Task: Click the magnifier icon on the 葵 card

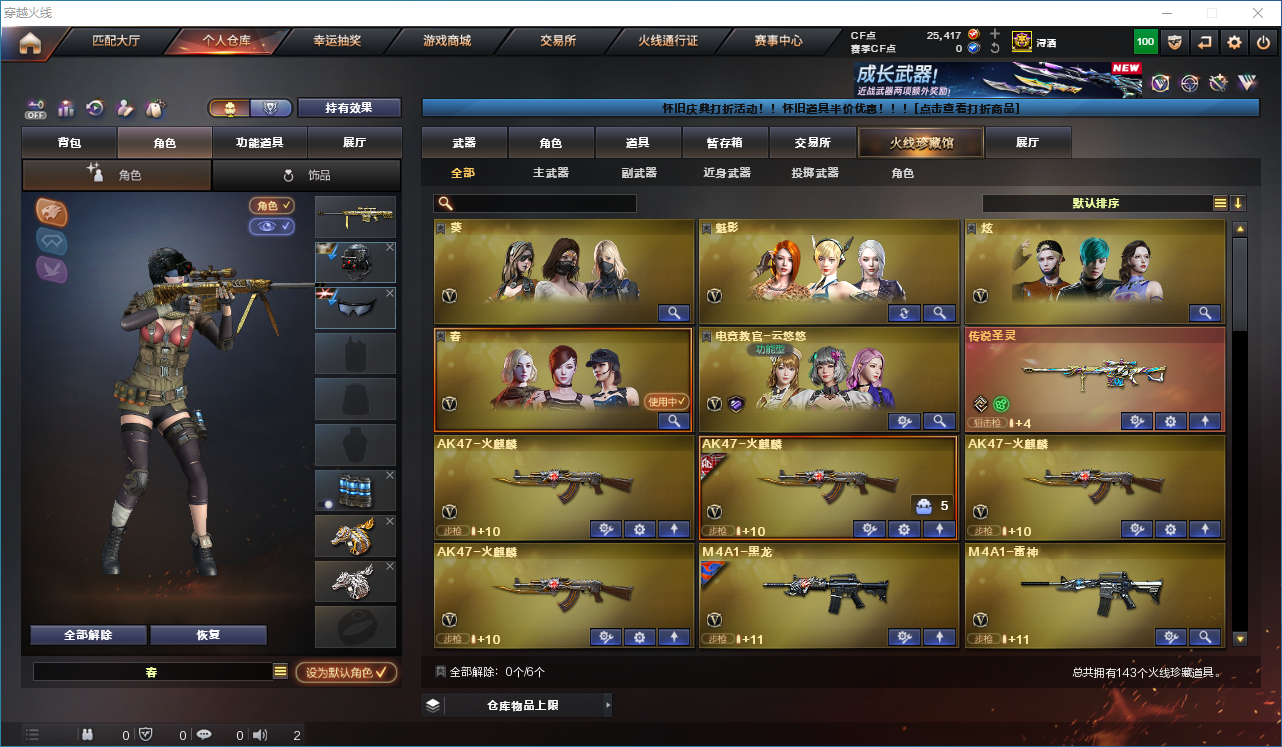Action: point(674,313)
